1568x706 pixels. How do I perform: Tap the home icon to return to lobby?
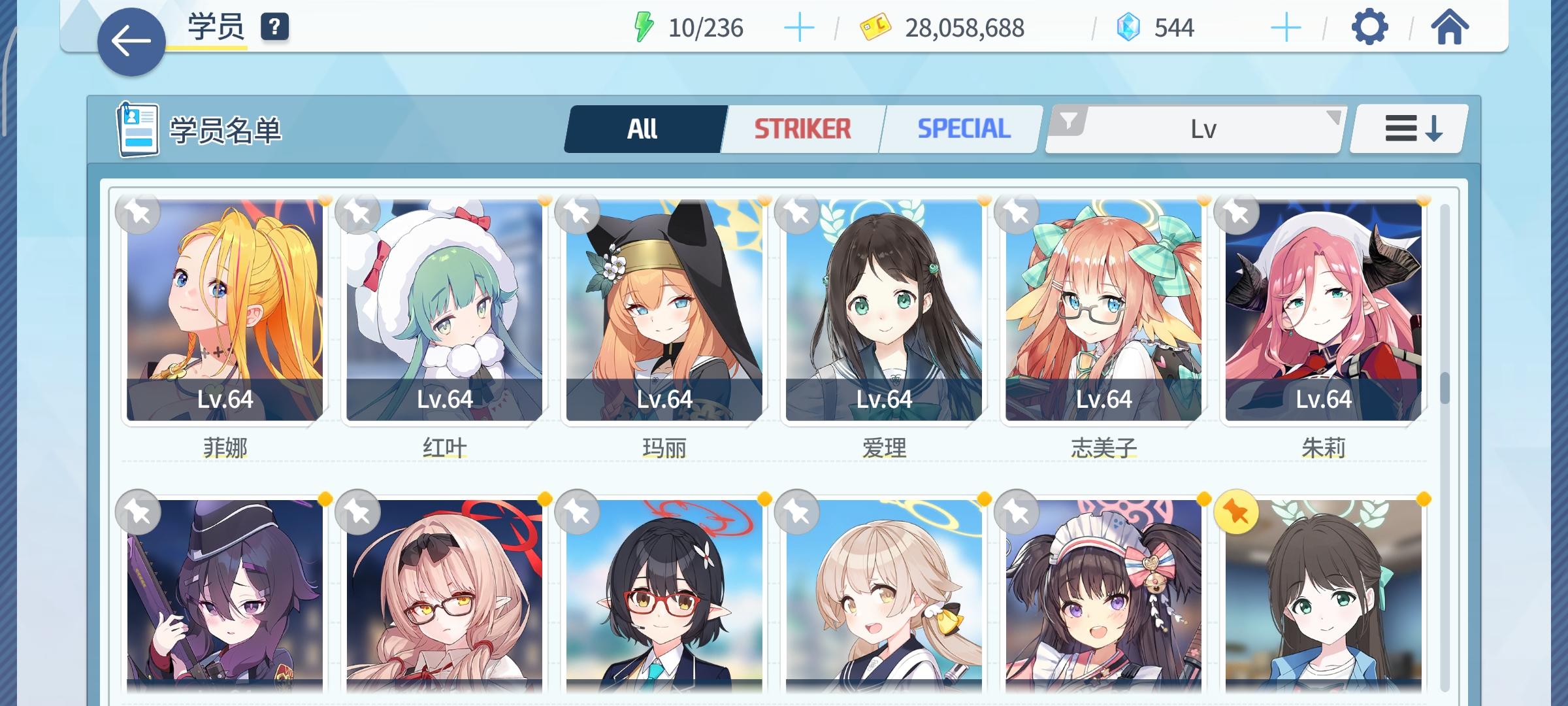1450,27
